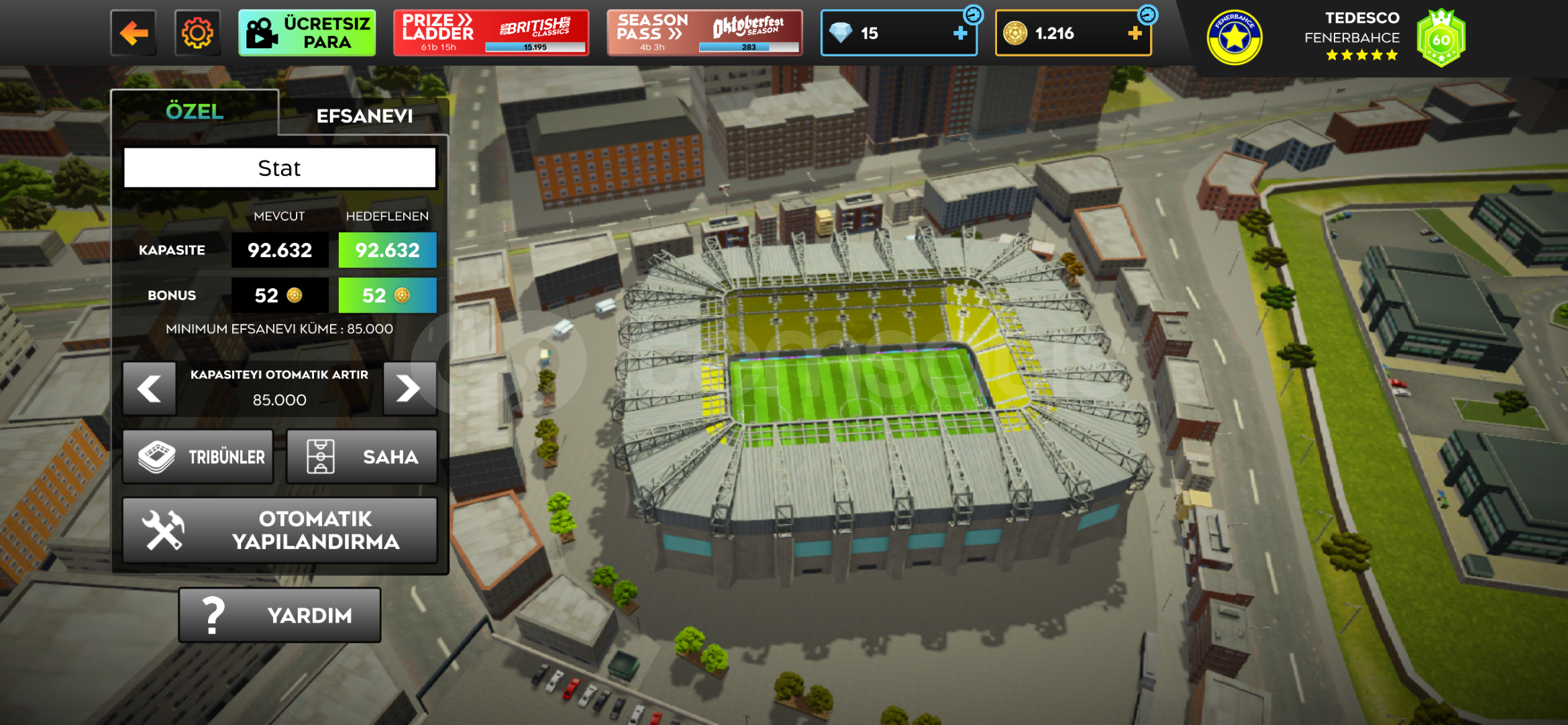This screenshot has width=1568, height=725.
Task: Open the Saha pitch menu
Action: pos(362,457)
